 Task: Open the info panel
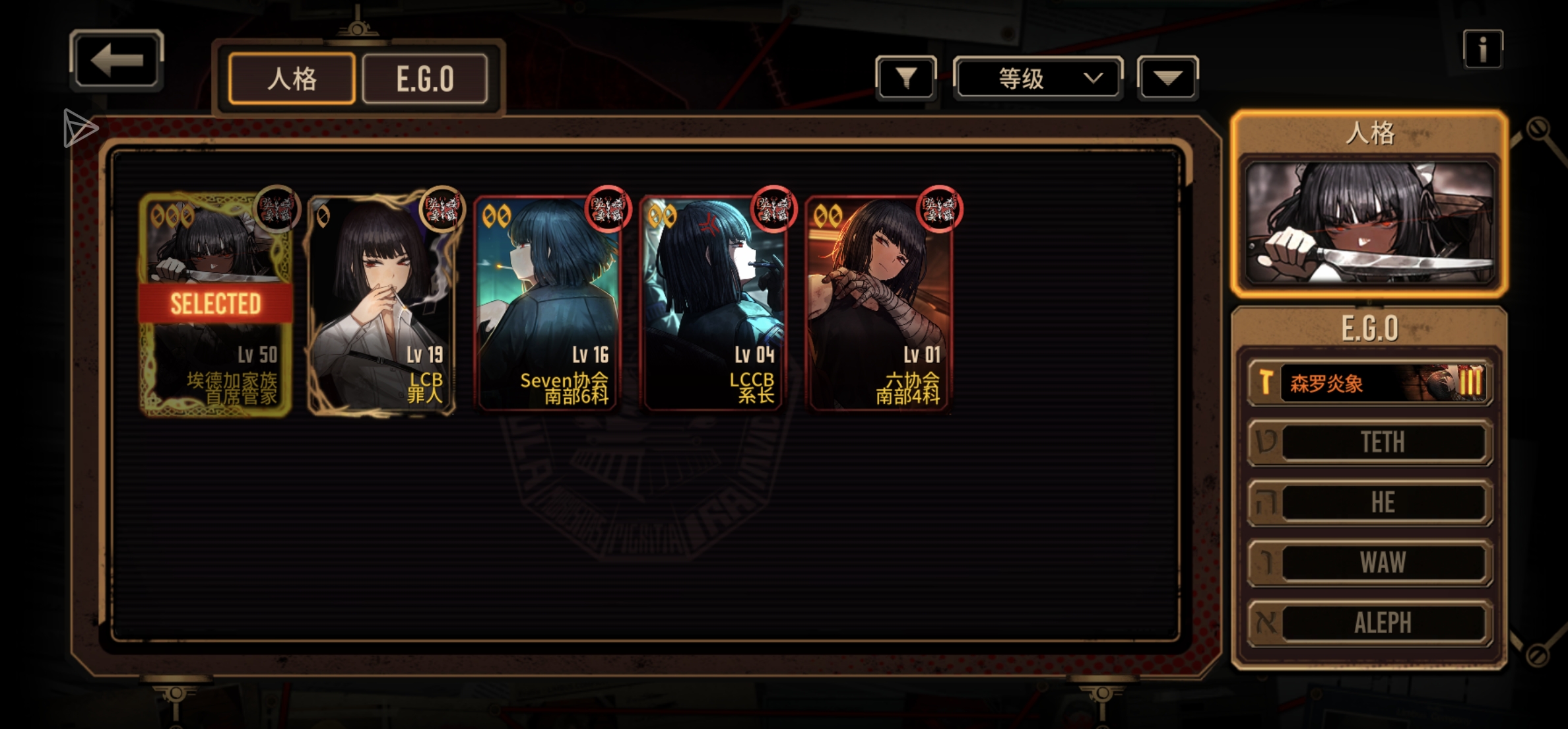coord(1482,49)
